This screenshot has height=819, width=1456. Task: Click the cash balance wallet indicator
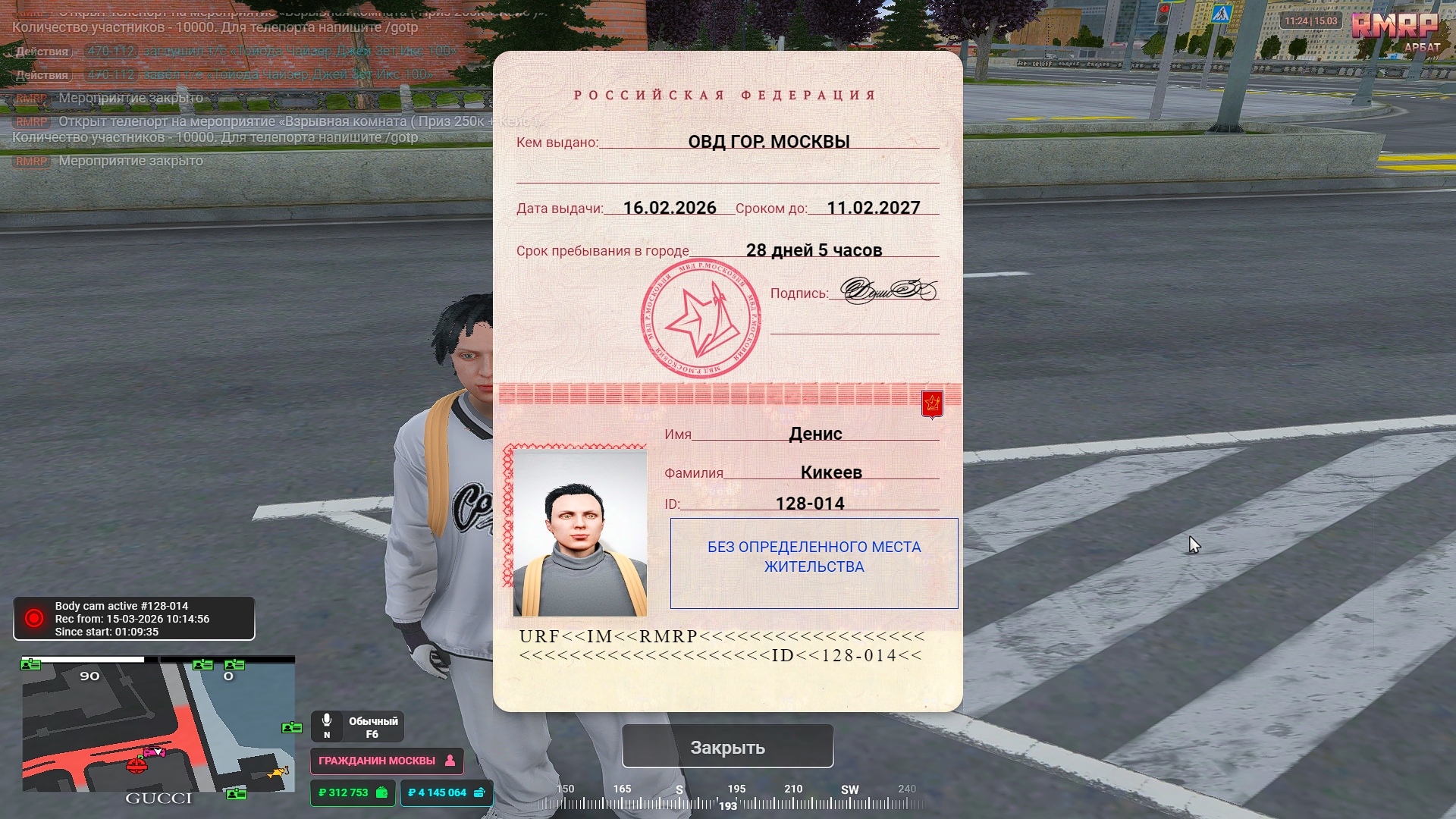353,792
